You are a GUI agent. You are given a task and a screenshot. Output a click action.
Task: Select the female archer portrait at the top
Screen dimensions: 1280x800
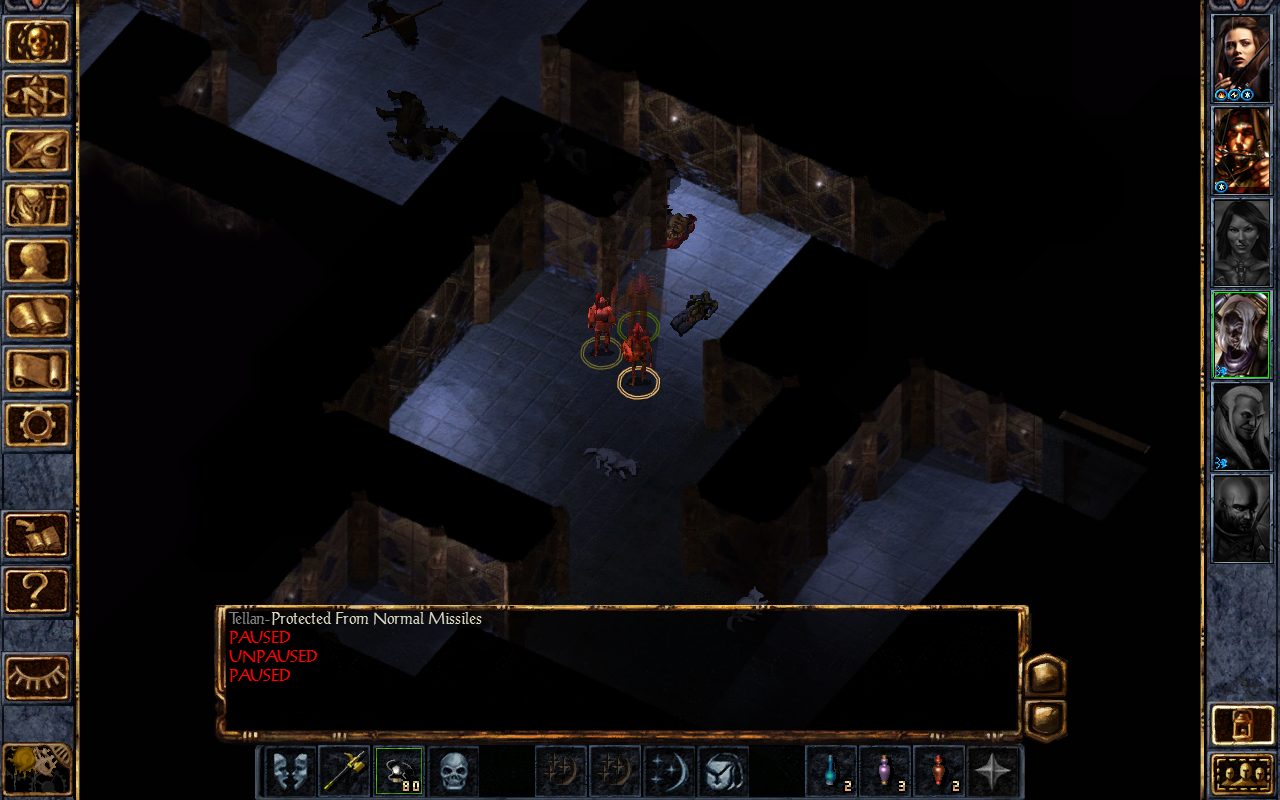coord(1240,57)
